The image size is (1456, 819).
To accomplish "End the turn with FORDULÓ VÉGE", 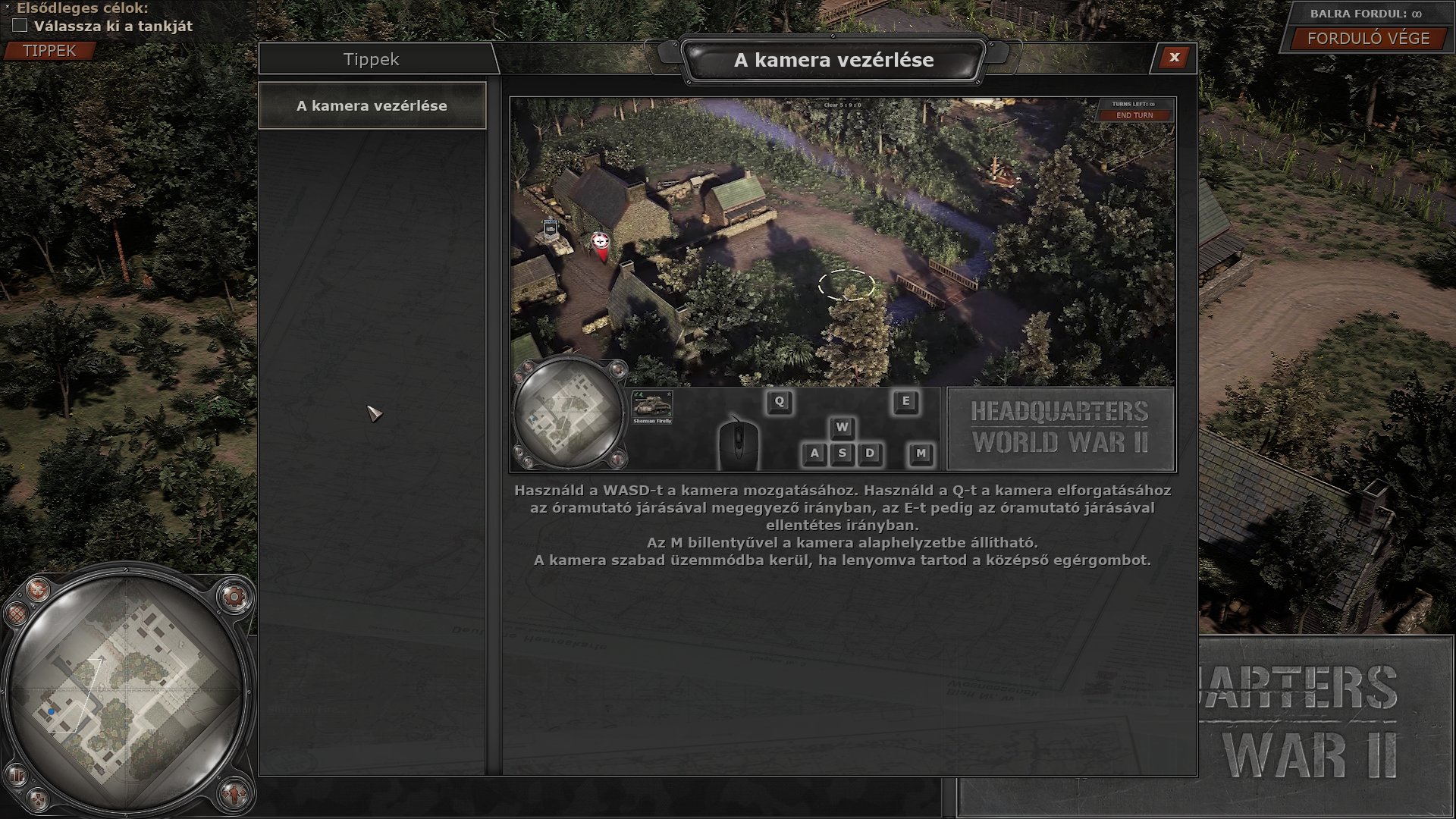I will (x=1368, y=39).
